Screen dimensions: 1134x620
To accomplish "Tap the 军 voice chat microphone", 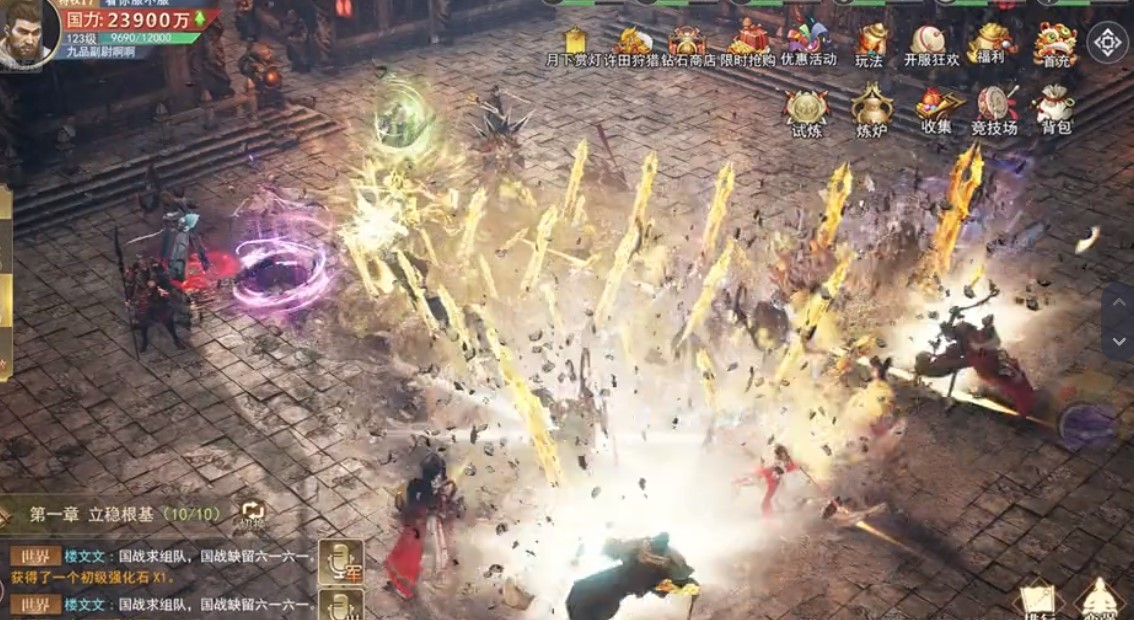I will (340, 562).
